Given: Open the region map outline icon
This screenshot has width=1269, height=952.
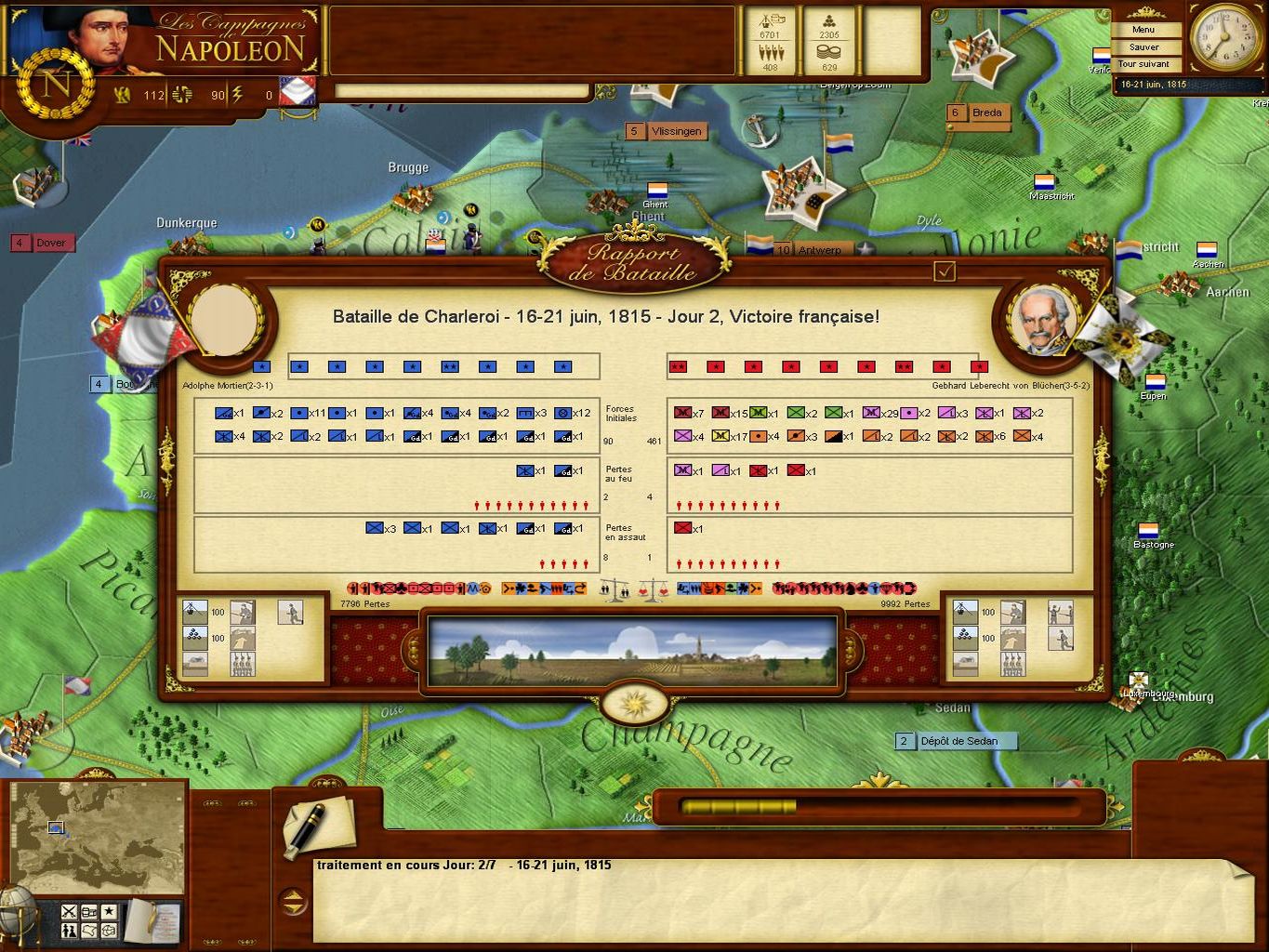Looking at the screenshot, I should (88, 930).
